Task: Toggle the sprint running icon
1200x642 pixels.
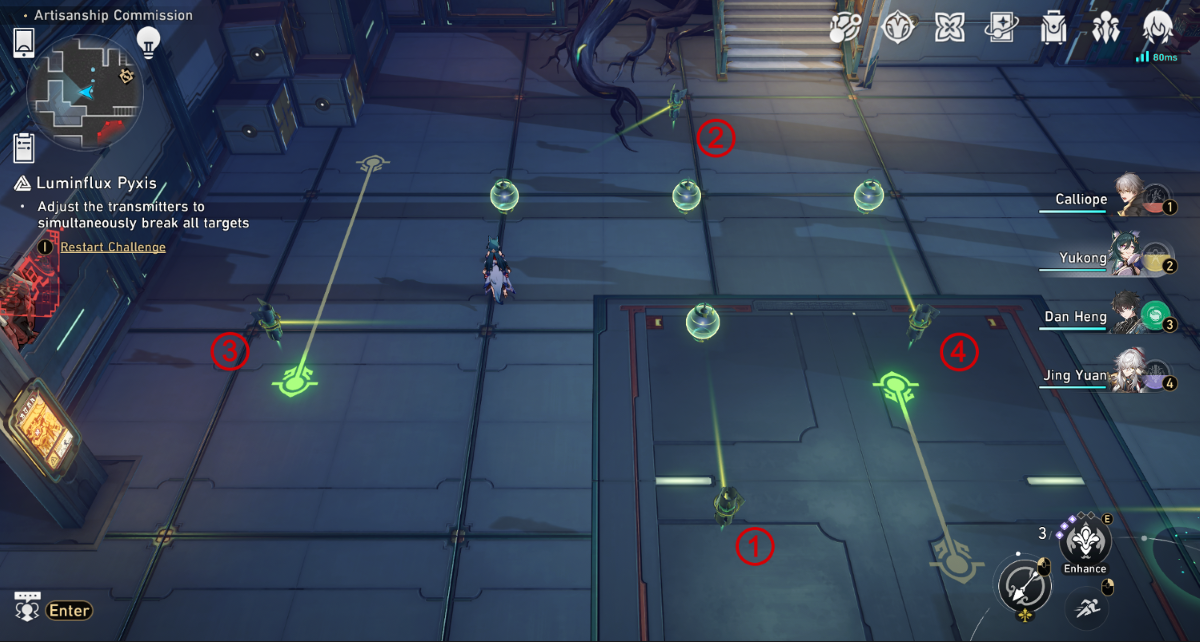Action: [x=1085, y=606]
